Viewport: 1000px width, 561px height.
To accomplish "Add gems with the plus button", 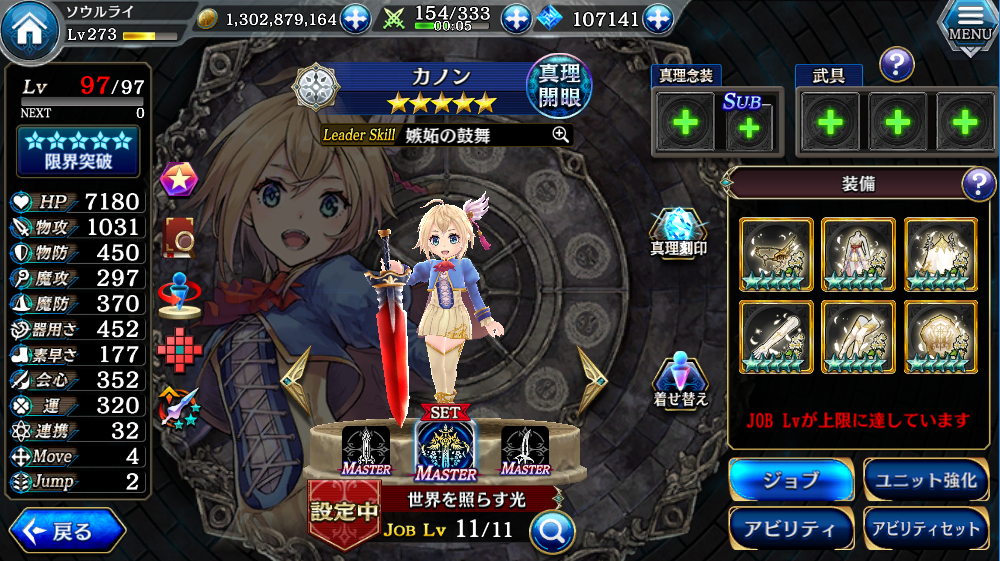I will [657, 18].
